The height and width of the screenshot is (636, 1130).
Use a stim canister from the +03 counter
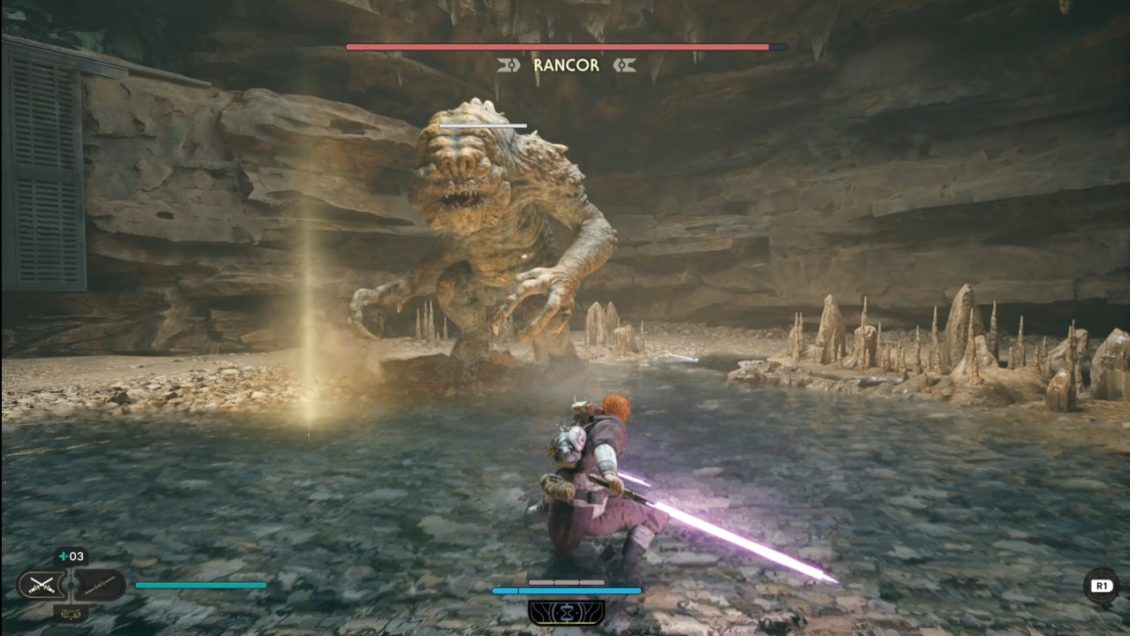(71, 557)
